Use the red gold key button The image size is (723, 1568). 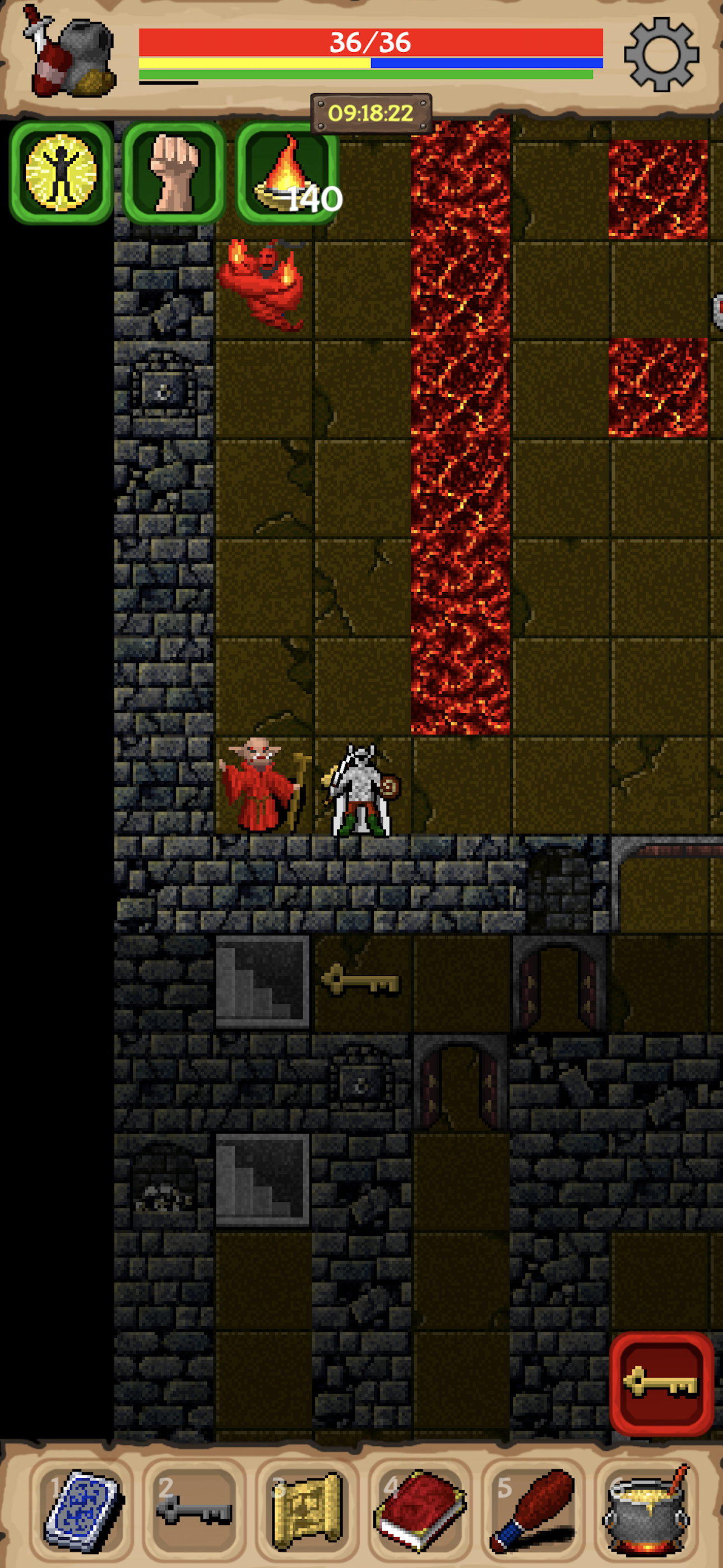click(661, 1383)
